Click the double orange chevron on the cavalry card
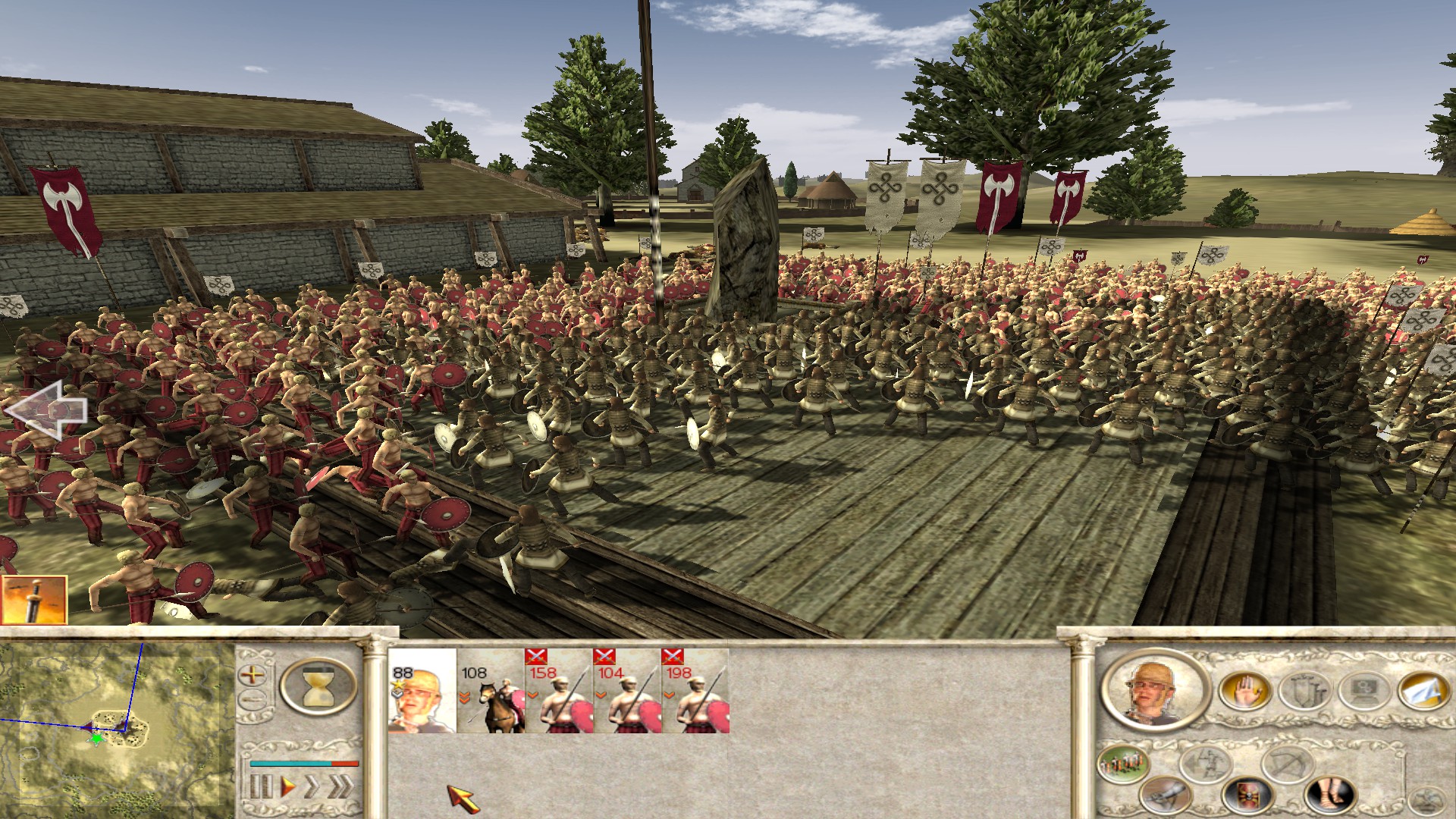 (x=464, y=698)
